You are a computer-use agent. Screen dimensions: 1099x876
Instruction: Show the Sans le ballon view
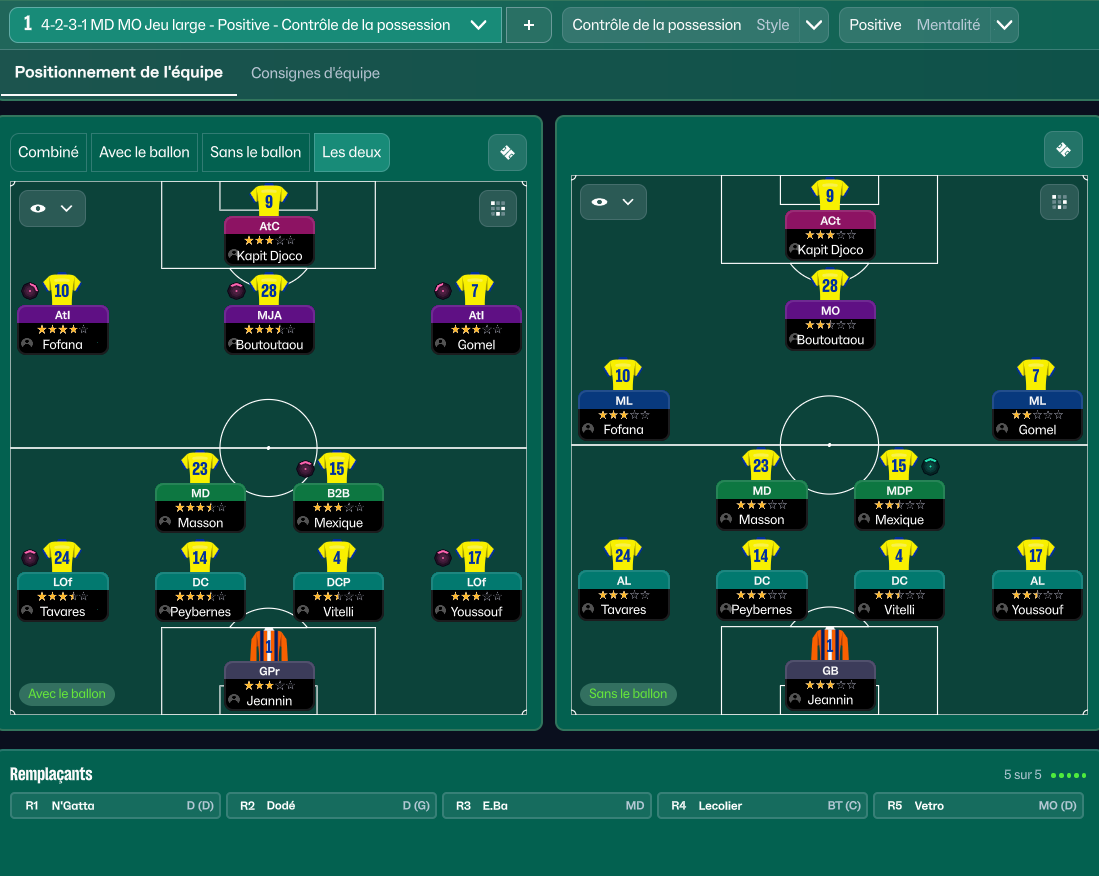(x=255, y=152)
